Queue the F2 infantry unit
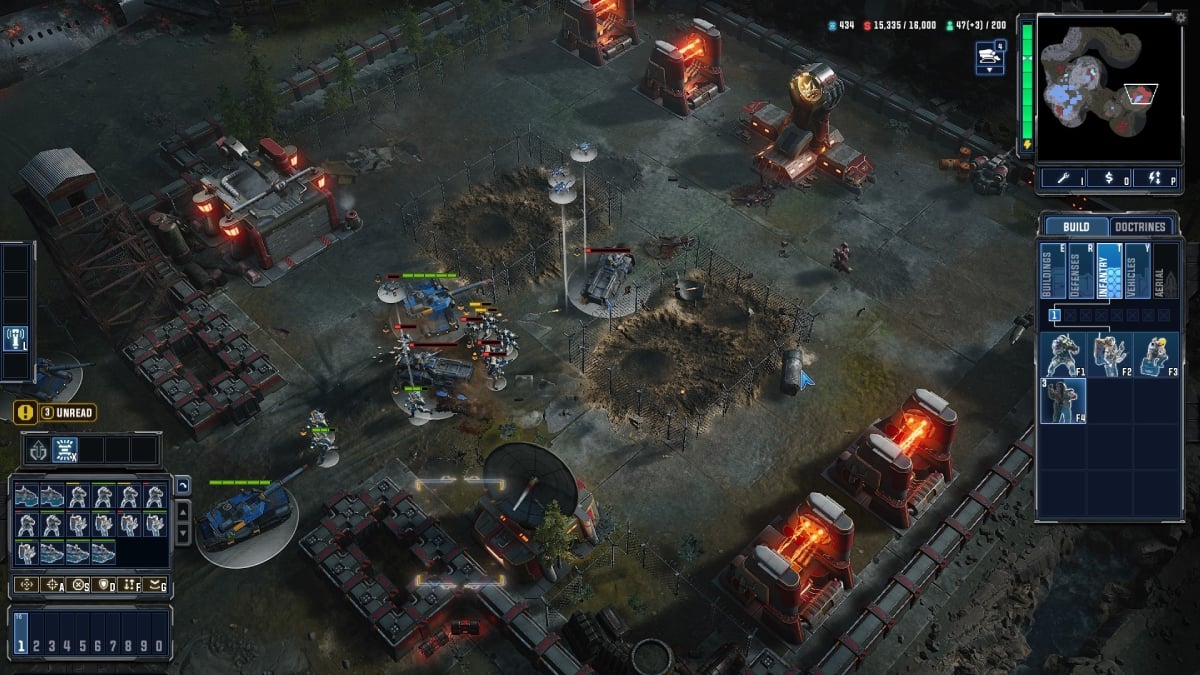The height and width of the screenshot is (675, 1200). pyautogui.click(x=1109, y=355)
